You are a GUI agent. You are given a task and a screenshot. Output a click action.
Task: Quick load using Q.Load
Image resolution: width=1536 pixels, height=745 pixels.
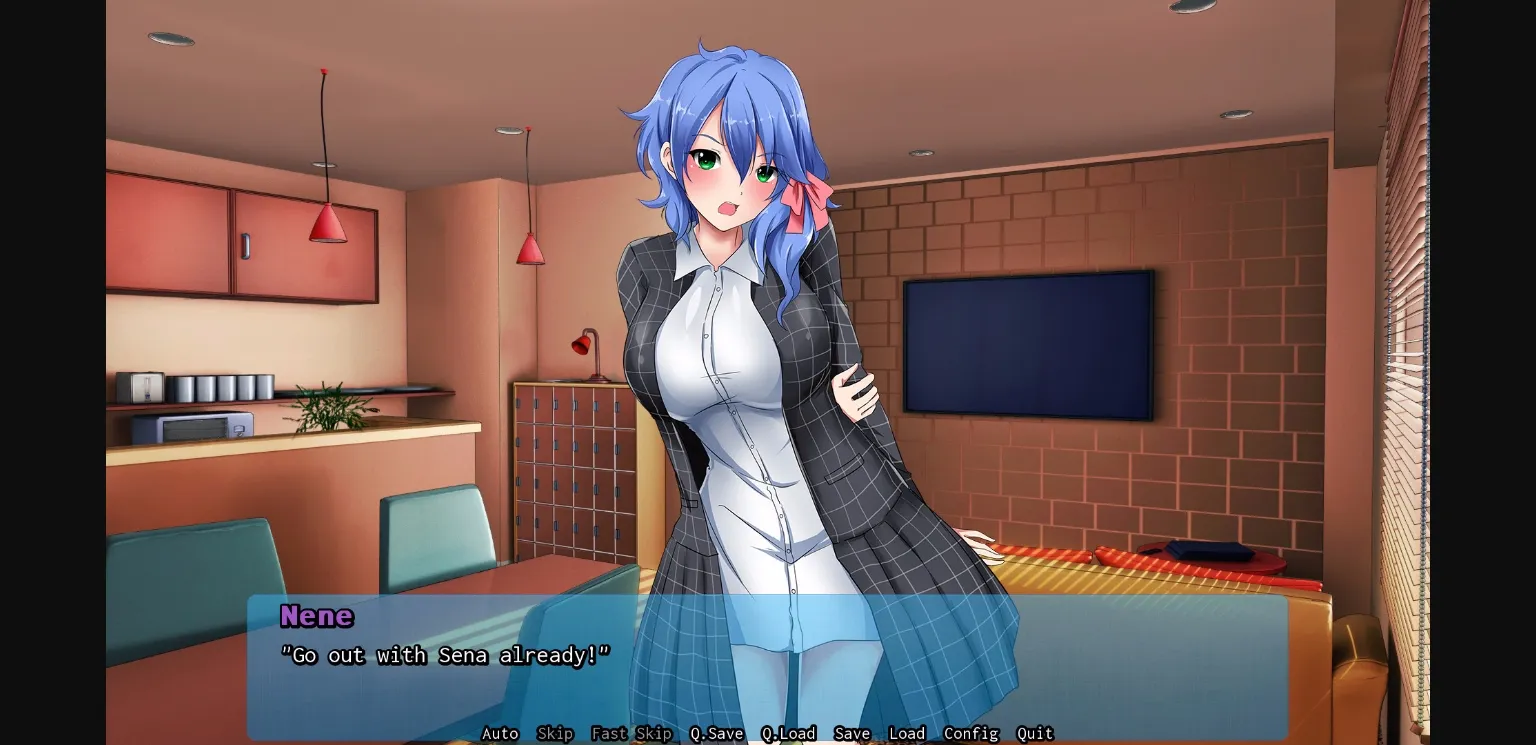click(790, 733)
